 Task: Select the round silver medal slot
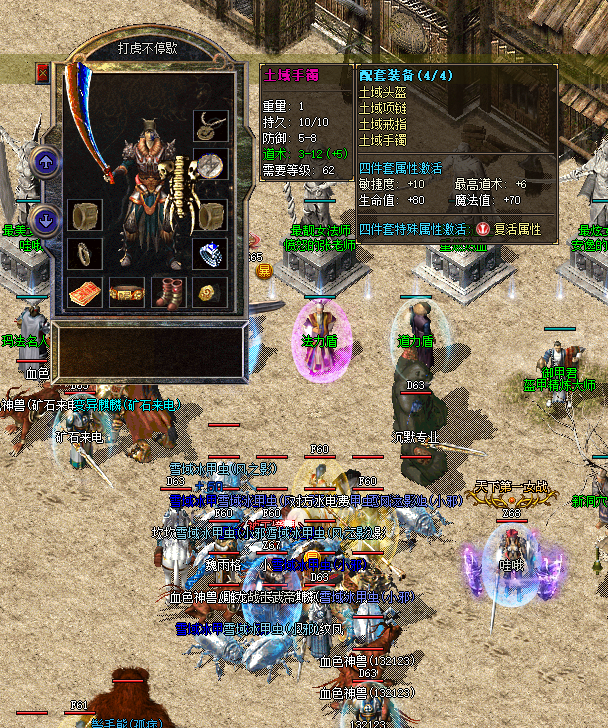210,165
